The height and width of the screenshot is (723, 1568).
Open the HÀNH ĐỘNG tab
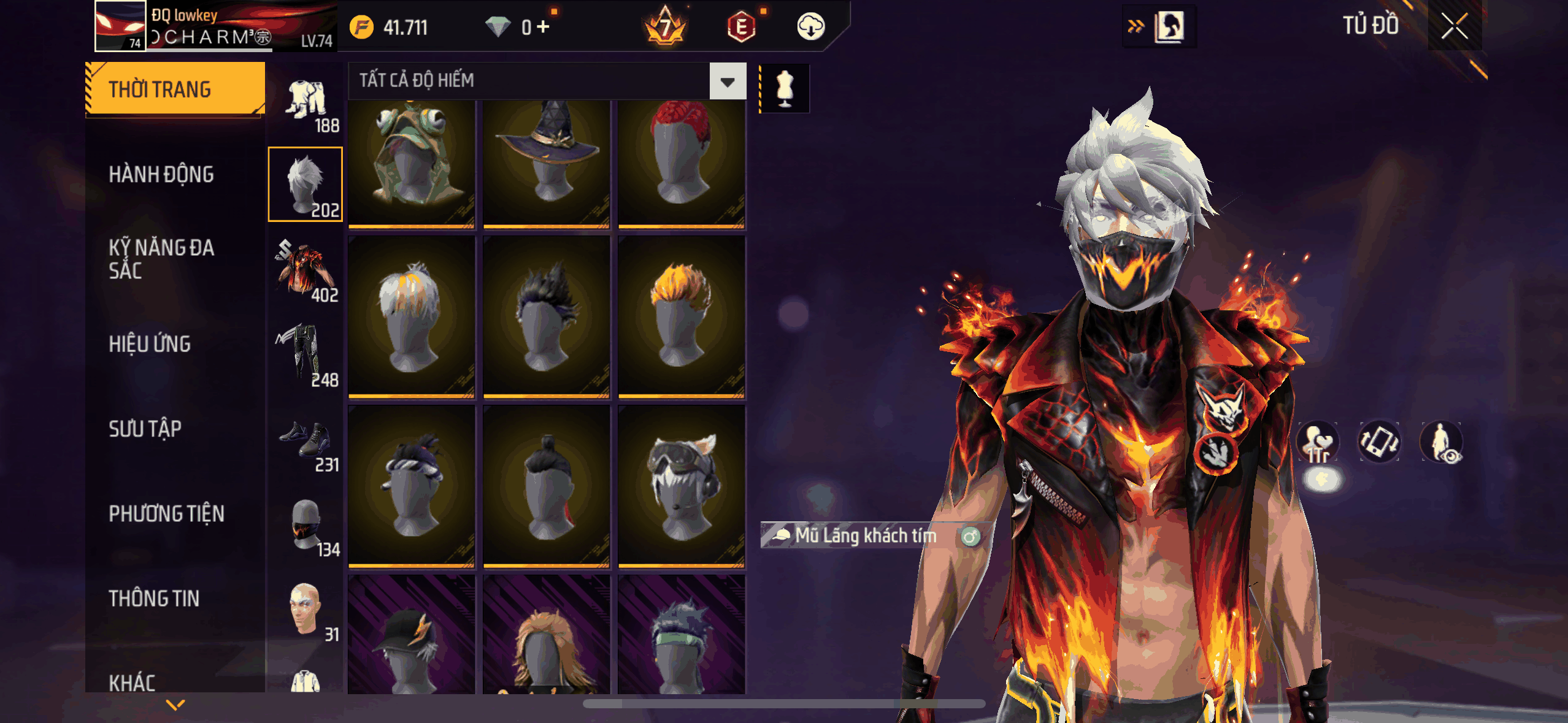click(161, 174)
